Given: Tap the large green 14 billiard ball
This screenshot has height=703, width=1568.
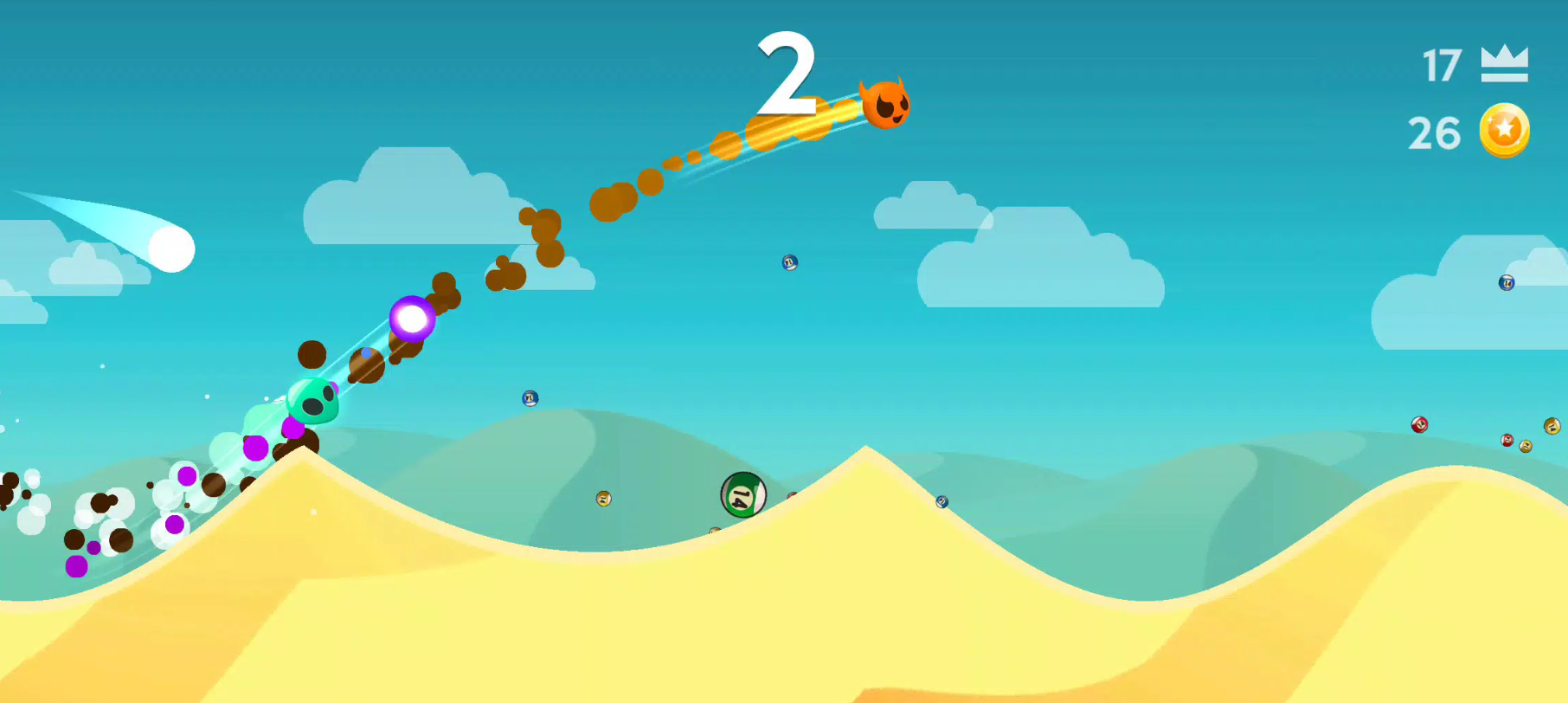Looking at the screenshot, I should pos(742,494).
